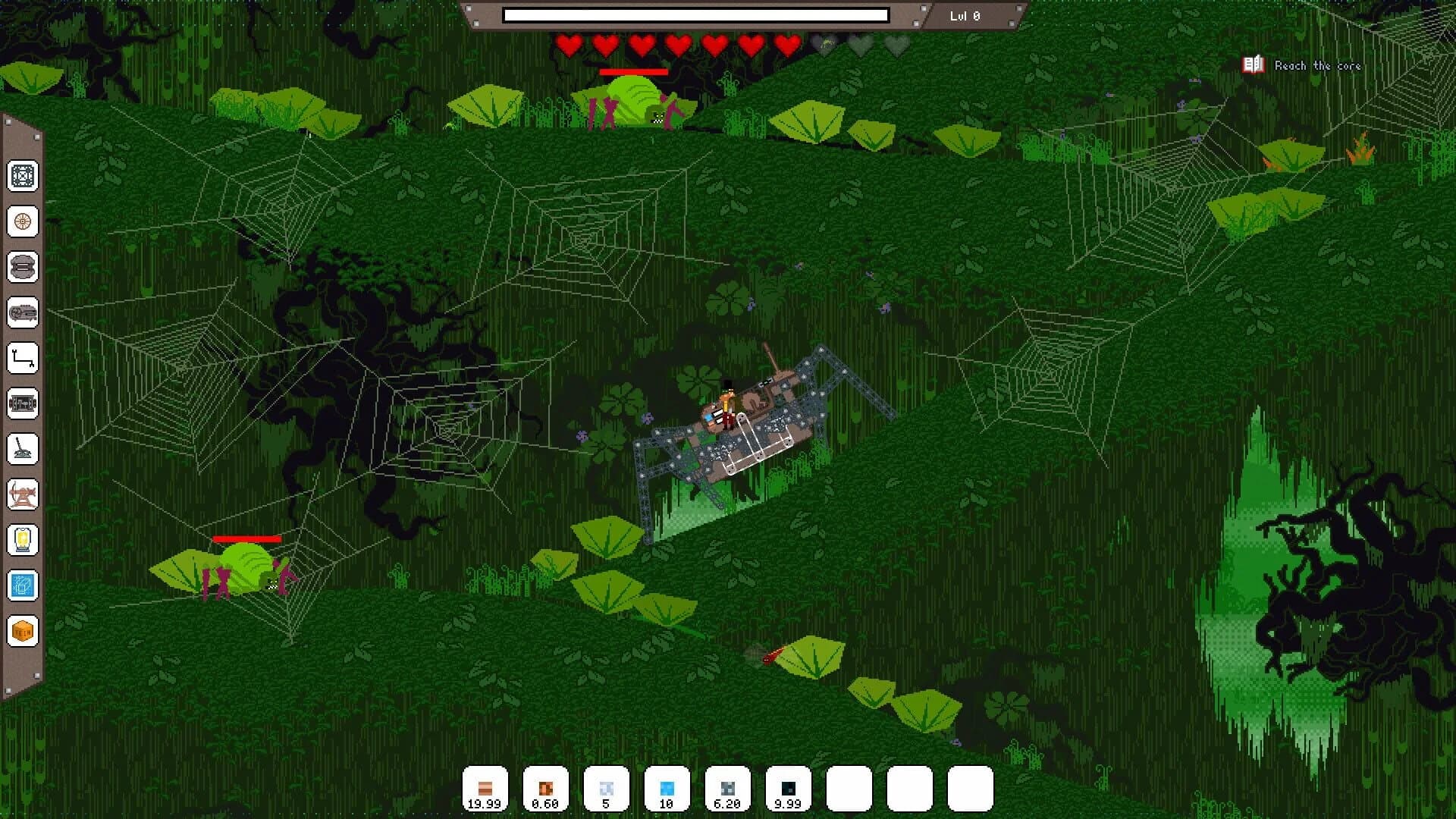Click the stone item thumbnail showing 6.20
The image size is (1456, 819).
pos(726,787)
